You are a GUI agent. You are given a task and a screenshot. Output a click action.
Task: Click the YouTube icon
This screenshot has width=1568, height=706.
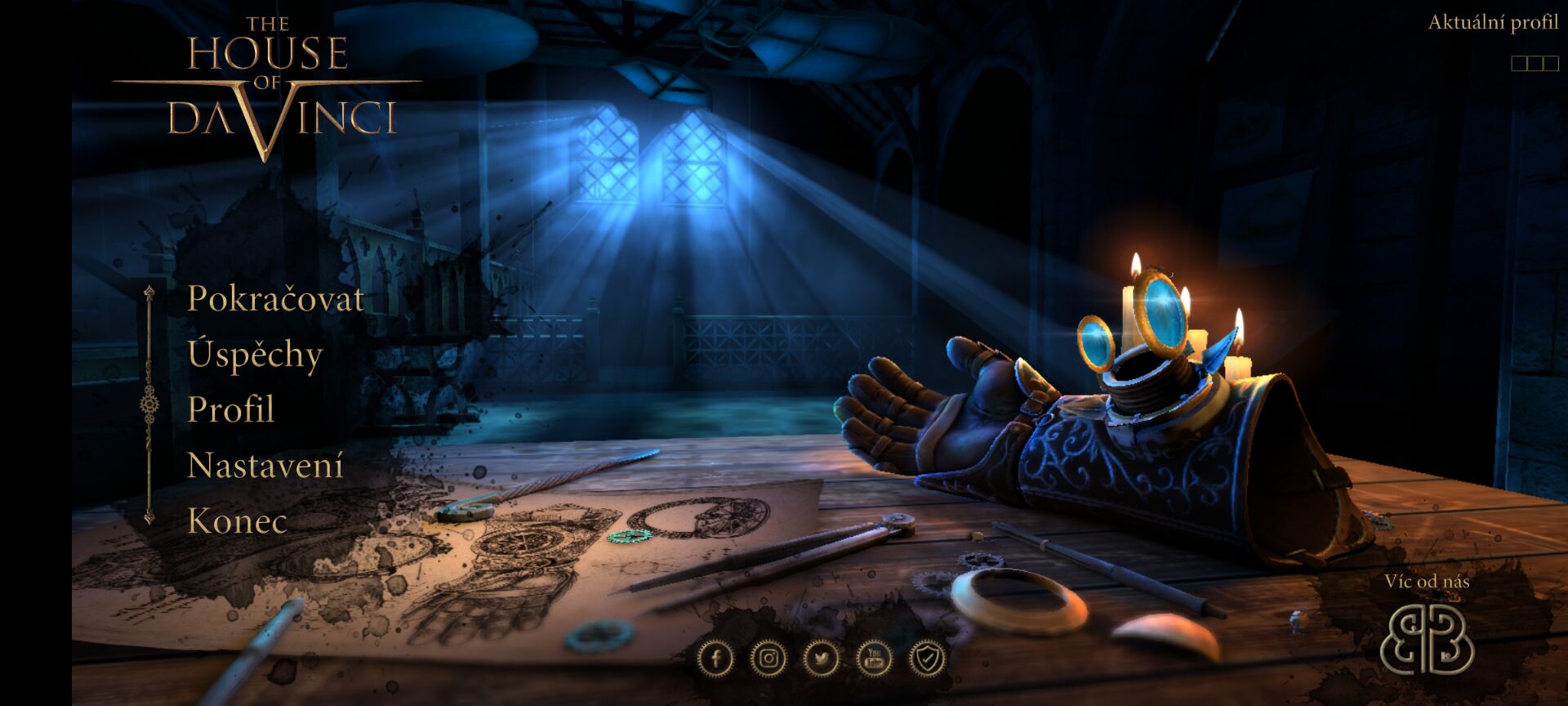point(874,658)
